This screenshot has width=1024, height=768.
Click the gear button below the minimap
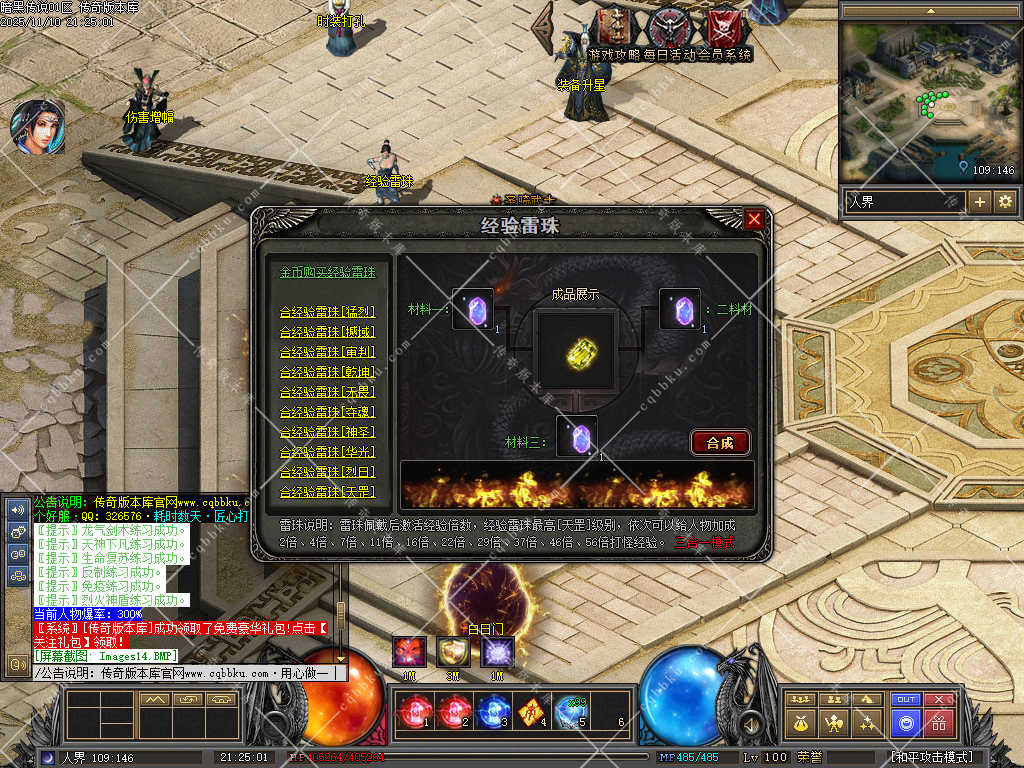pos(1004,202)
